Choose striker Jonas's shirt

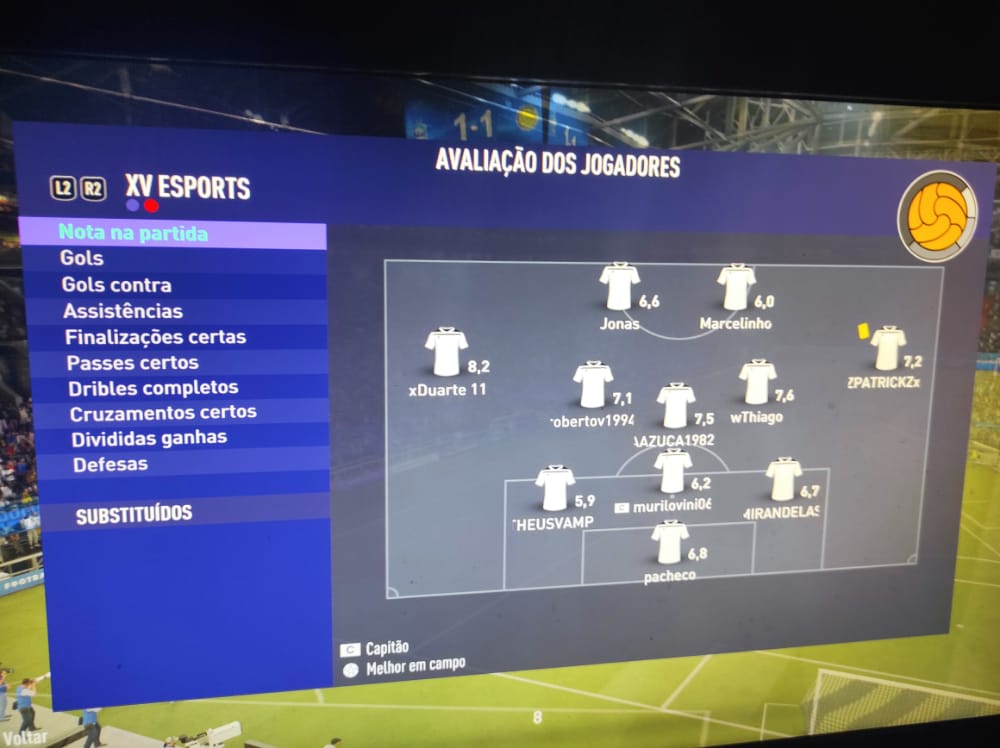pyautogui.click(x=620, y=287)
